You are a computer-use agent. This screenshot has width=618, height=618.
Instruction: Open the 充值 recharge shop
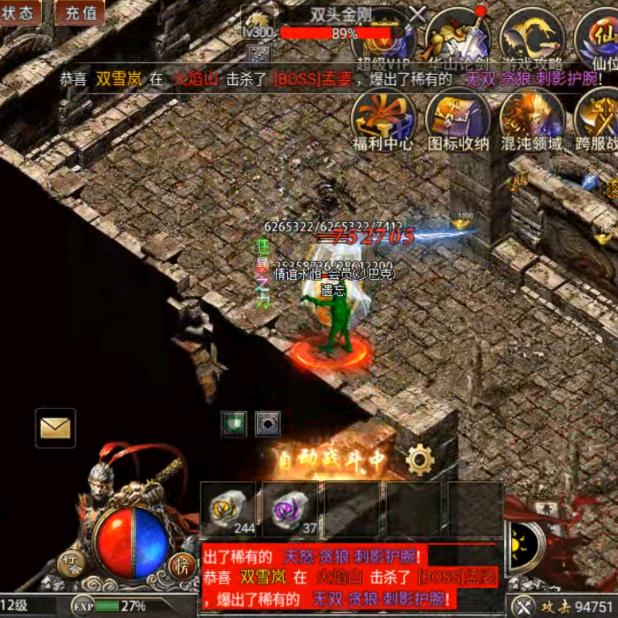(x=80, y=12)
